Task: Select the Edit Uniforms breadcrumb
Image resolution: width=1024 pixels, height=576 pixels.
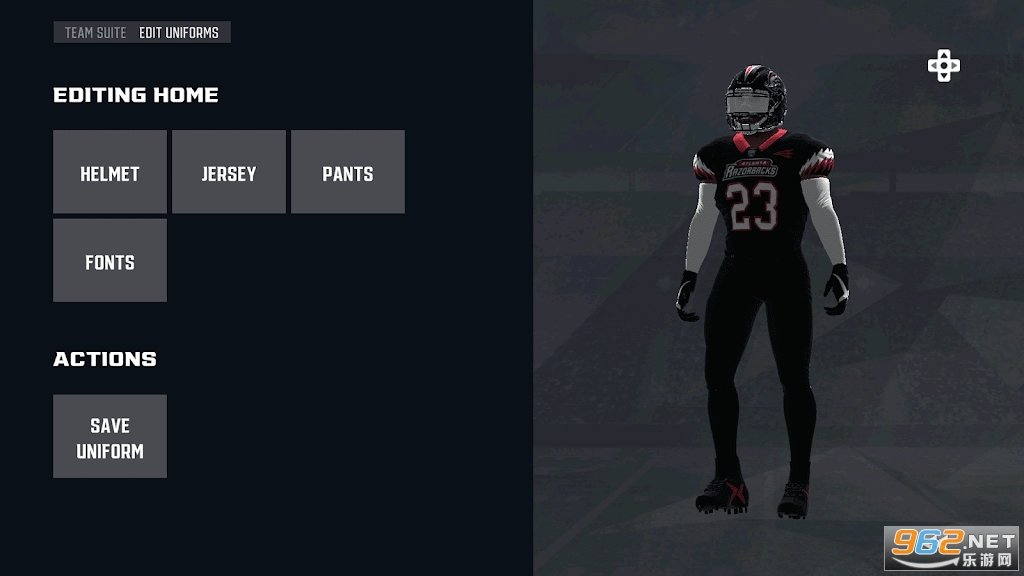Action: tap(179, 33)
